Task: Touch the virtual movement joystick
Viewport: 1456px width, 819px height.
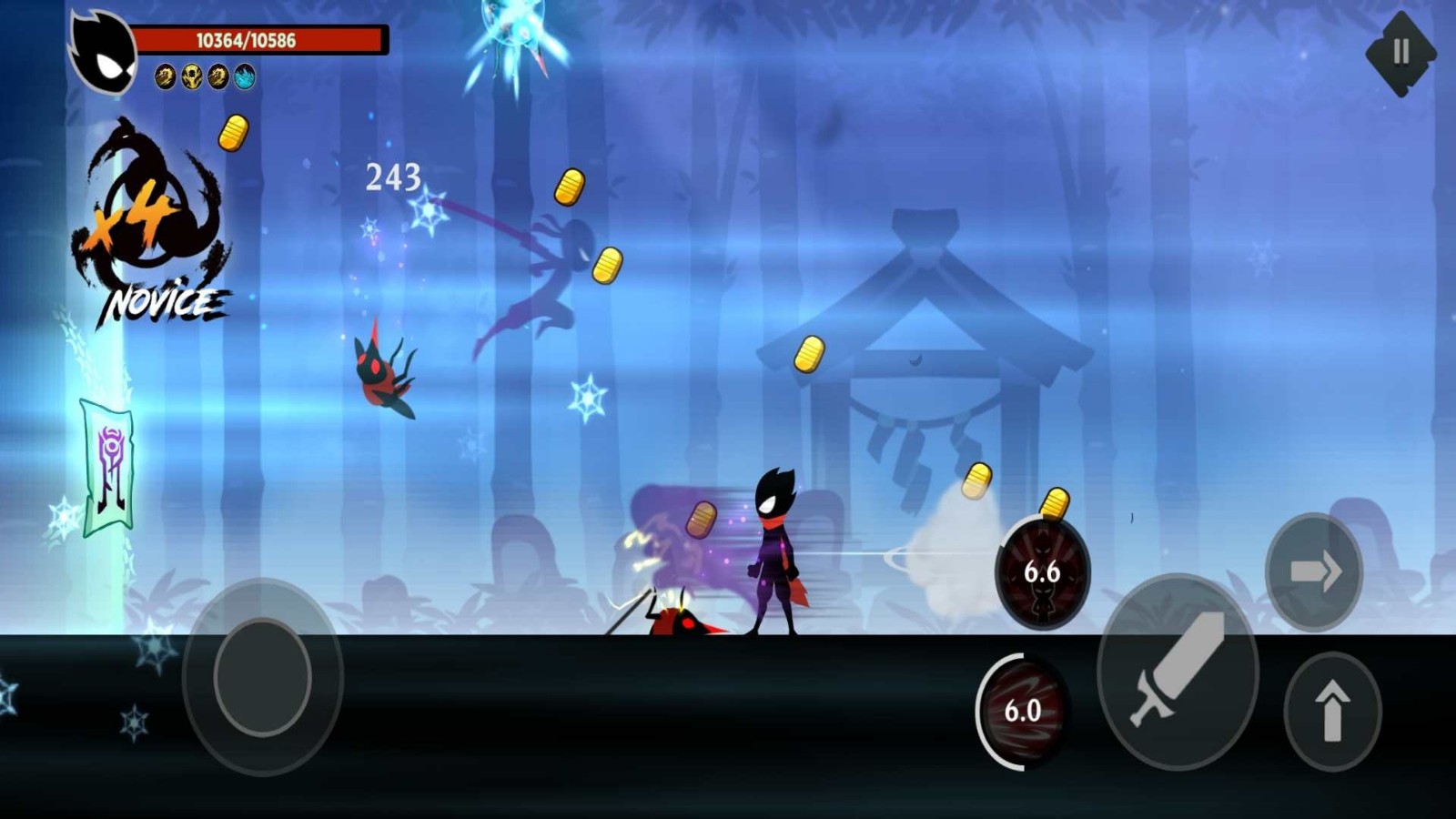Action: pos(262,676)
